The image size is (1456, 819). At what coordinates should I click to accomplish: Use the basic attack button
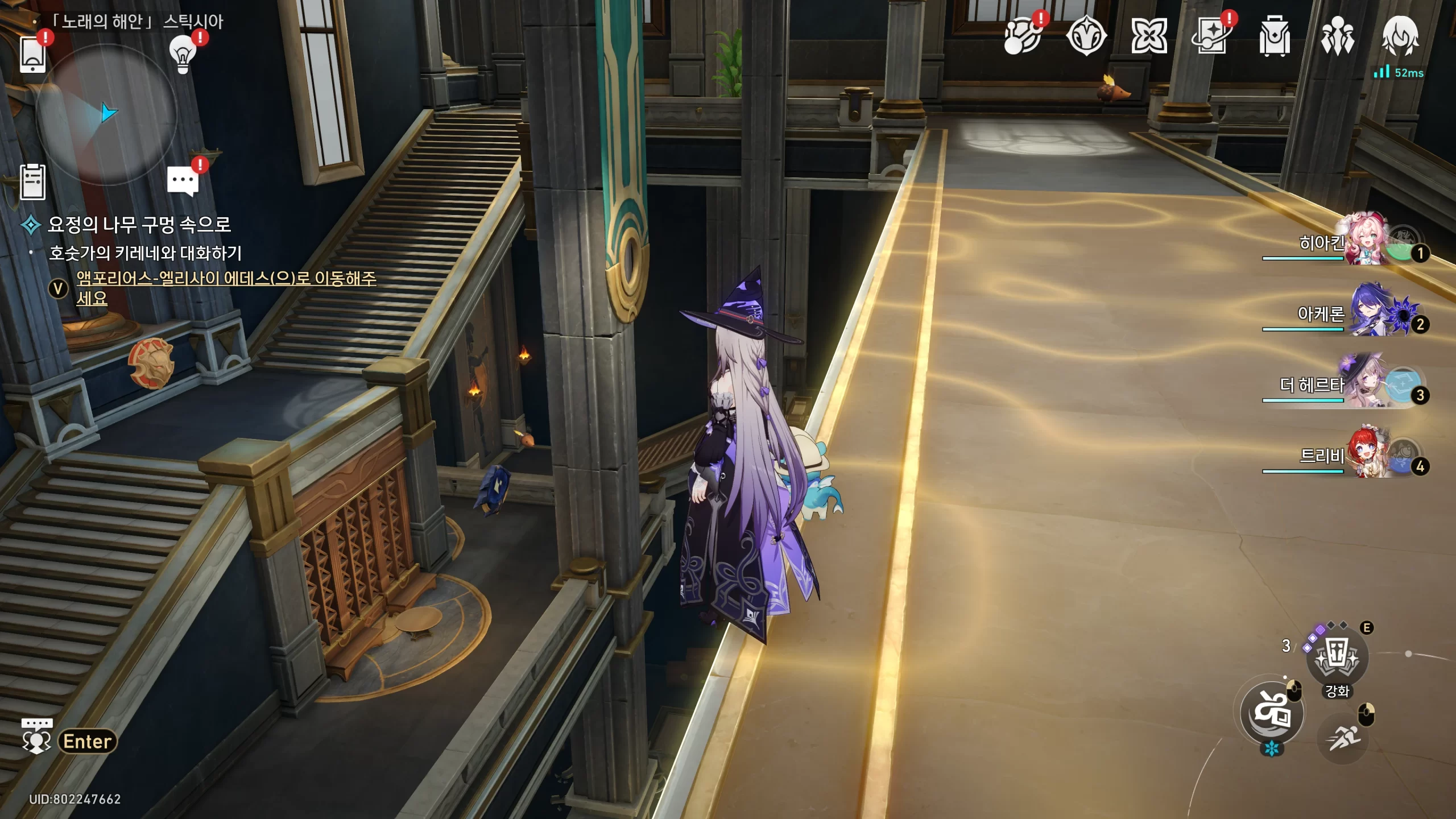[x=1272, y=712]
